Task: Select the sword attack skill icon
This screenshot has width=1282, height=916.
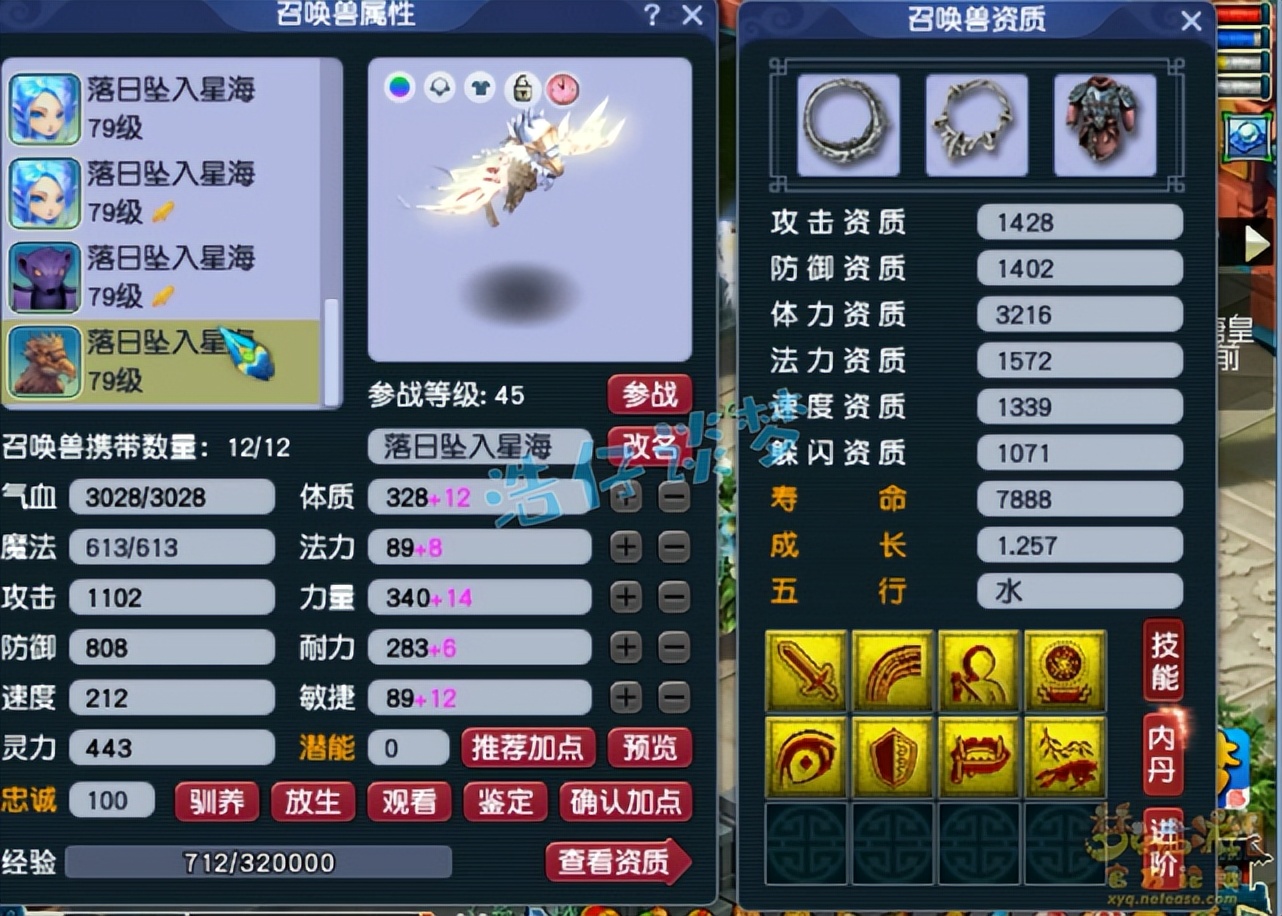Action: [806, 669]
